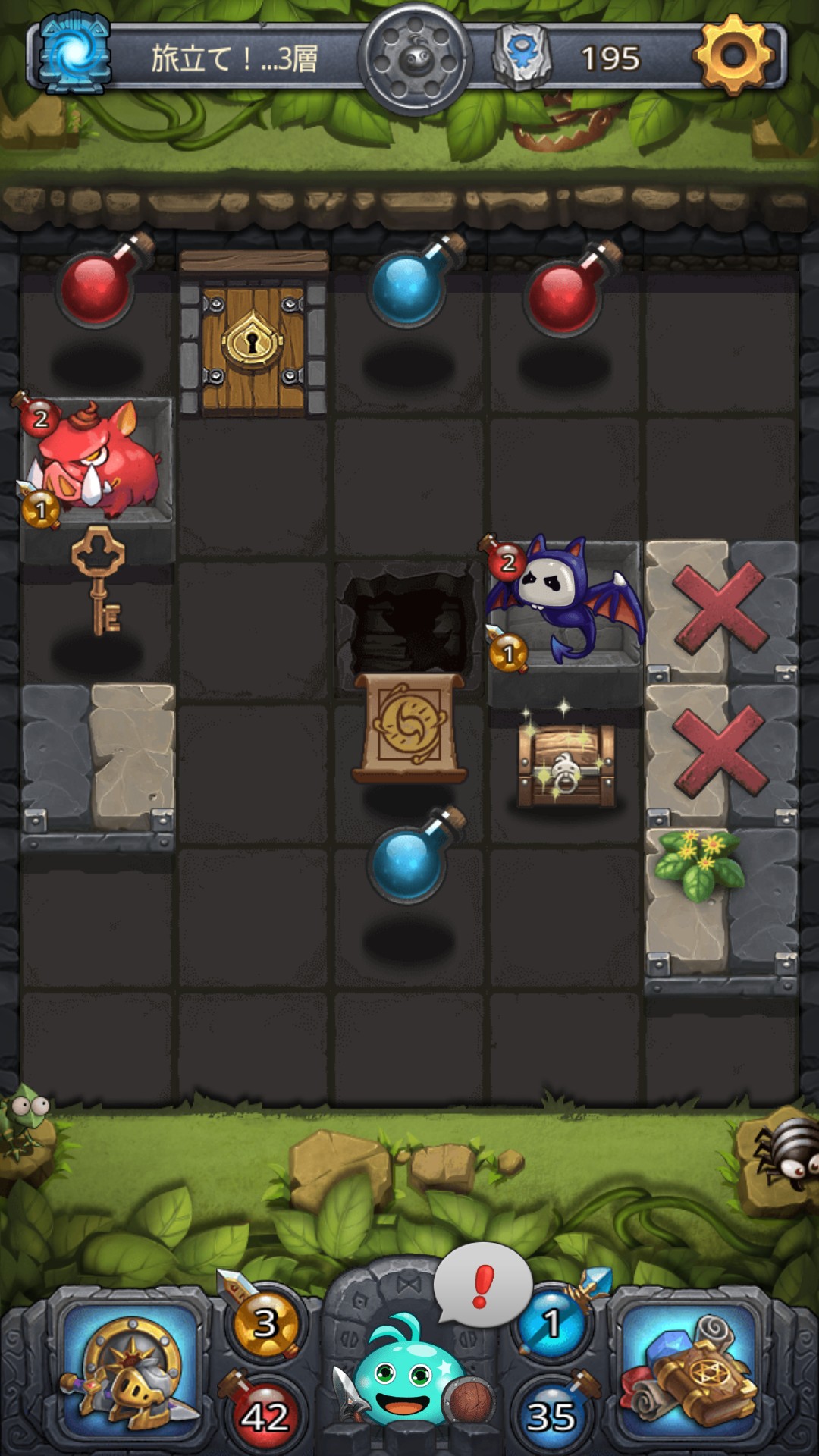The width and height of the screenshot is (819, 1456).
Task: Flip the stone slab with yellow flowers
Action: [x=720, y=899]
